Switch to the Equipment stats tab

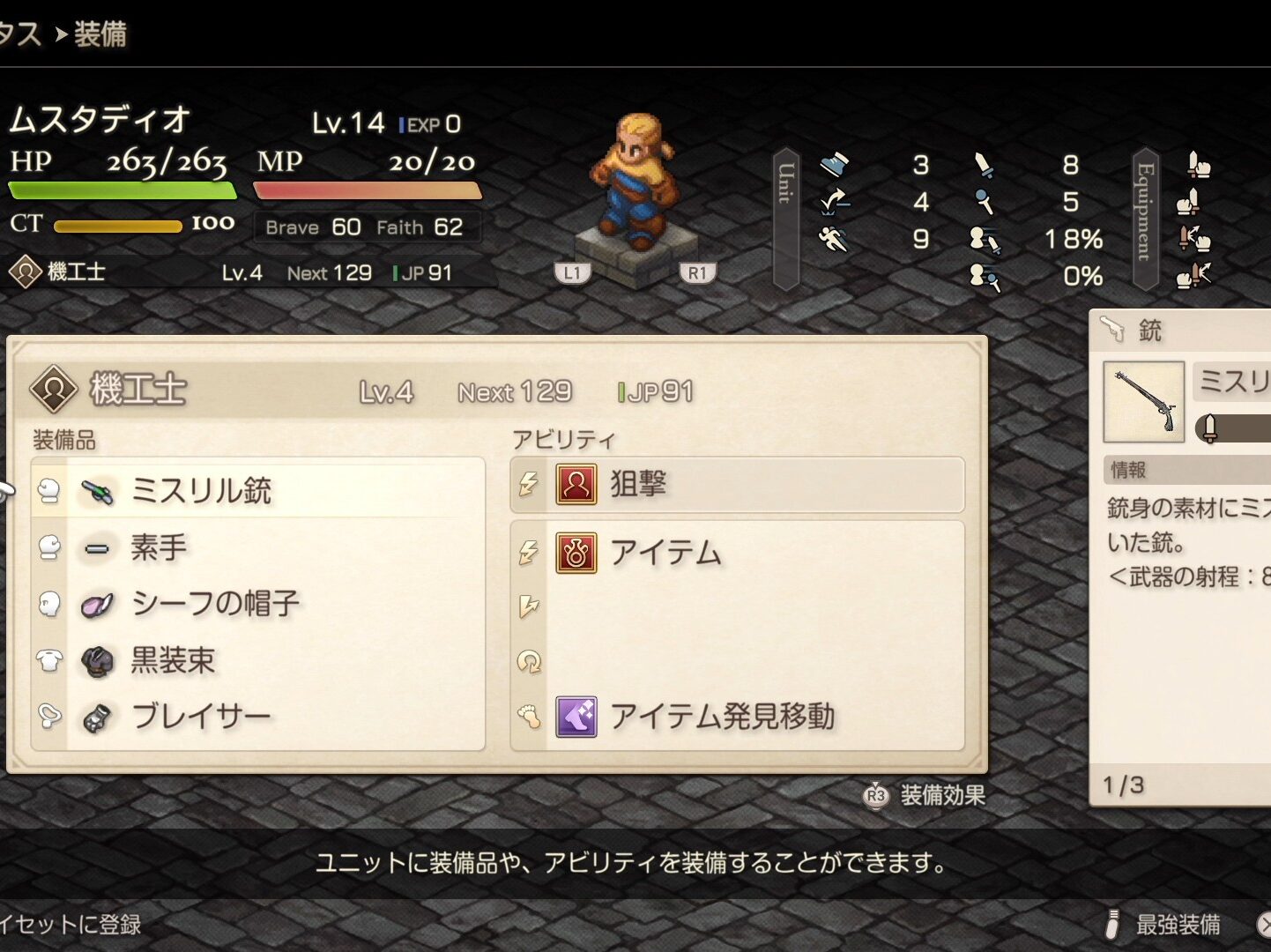coord(1145,219)
